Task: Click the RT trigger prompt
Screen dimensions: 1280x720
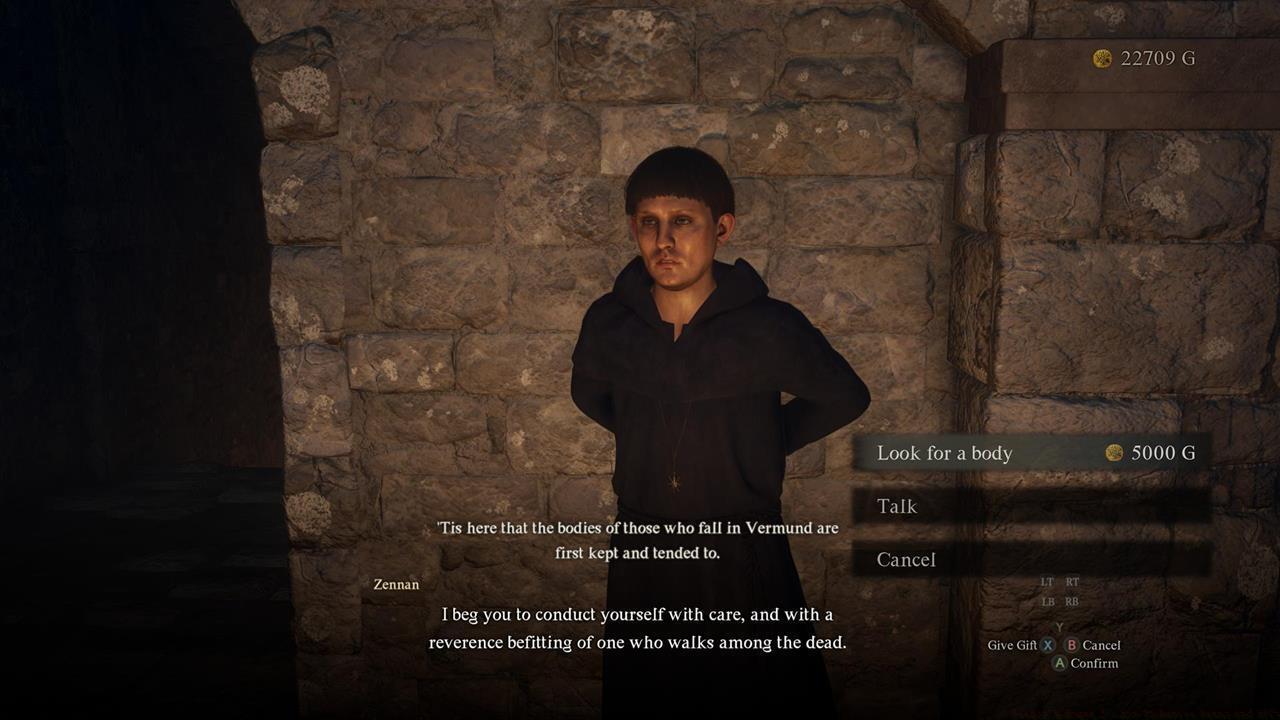Action: pyautogui.click(x=1072, y=582)
